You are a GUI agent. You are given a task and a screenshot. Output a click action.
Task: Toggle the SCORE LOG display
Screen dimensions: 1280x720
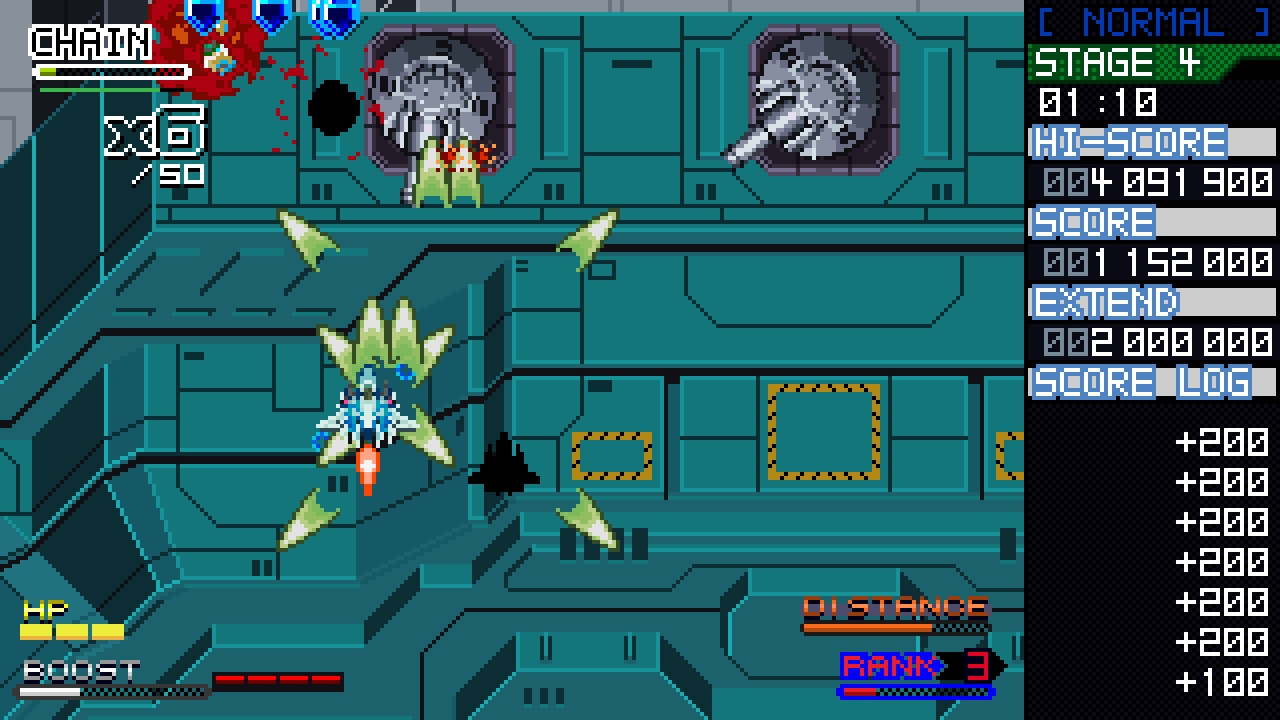1140,381
